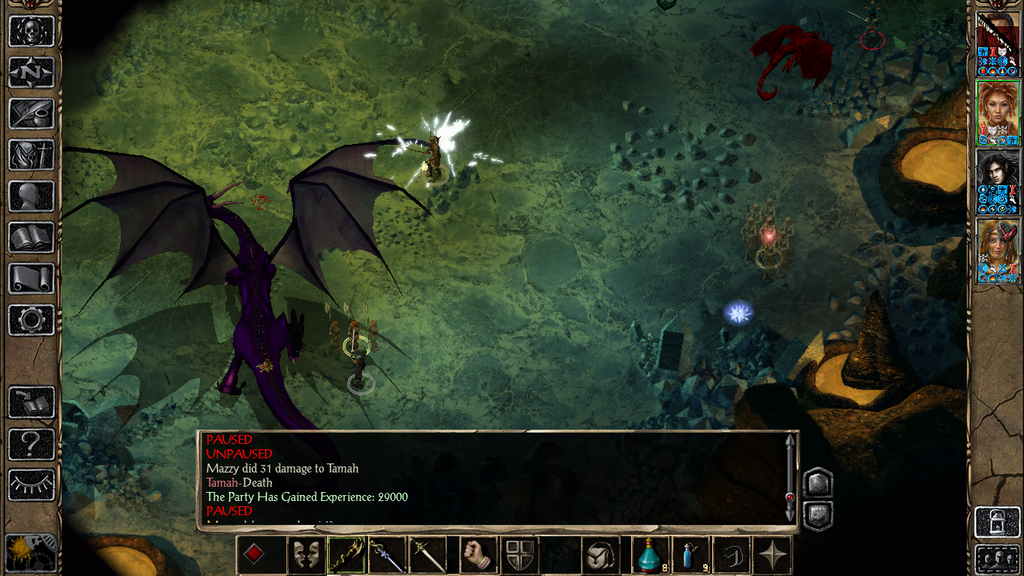1024x576 pixels.
Task: Open the area map with the compass button
Action: pyautogui.click(x=31, y=72)
